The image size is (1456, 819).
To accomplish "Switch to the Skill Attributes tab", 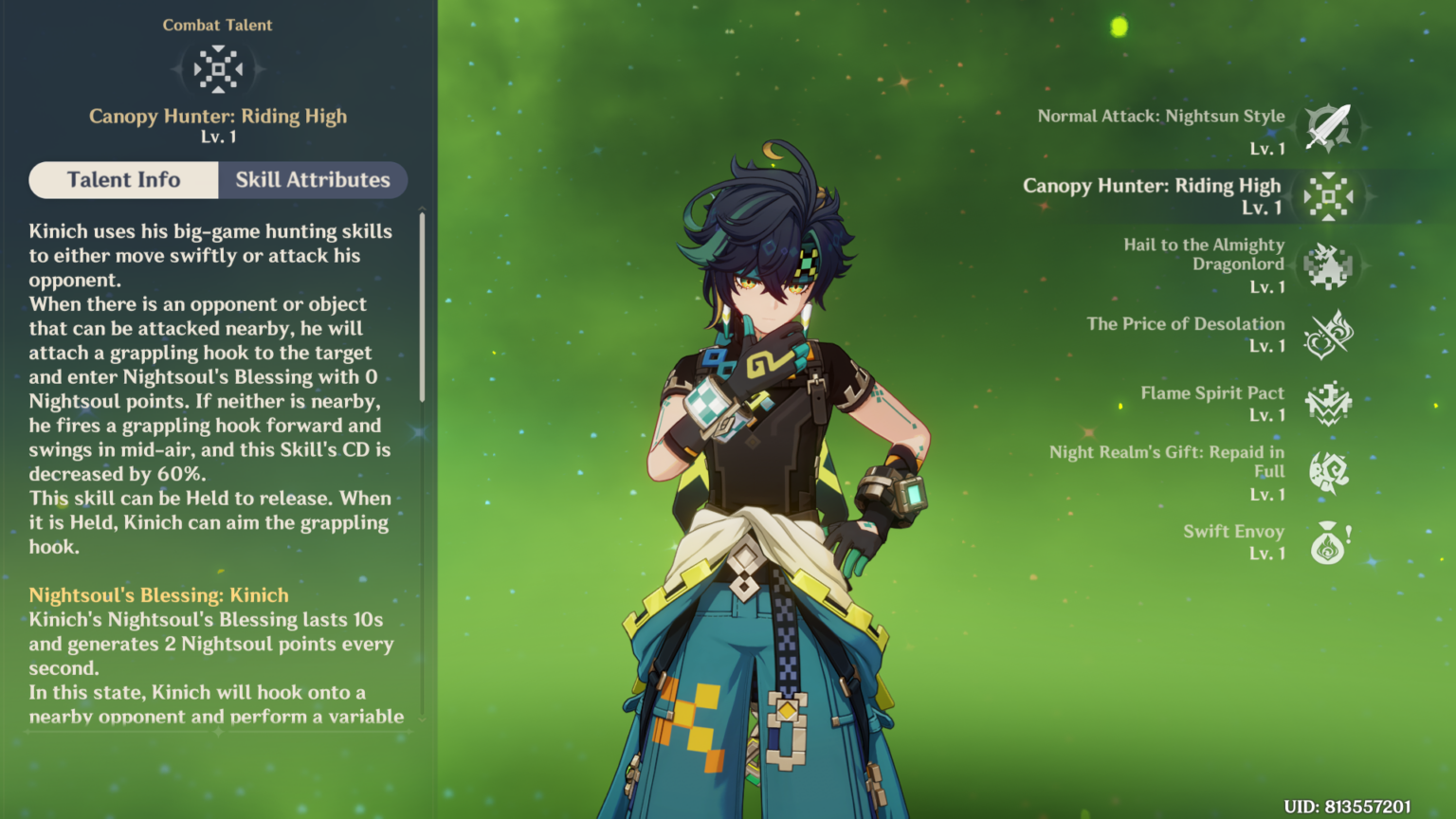I will click(x=314, y=179).
